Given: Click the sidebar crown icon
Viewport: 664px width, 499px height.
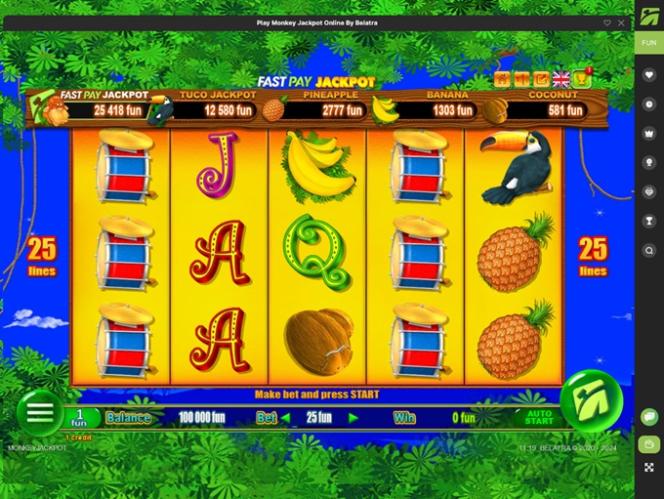Looking at the screenshot, I should point(649,132).
